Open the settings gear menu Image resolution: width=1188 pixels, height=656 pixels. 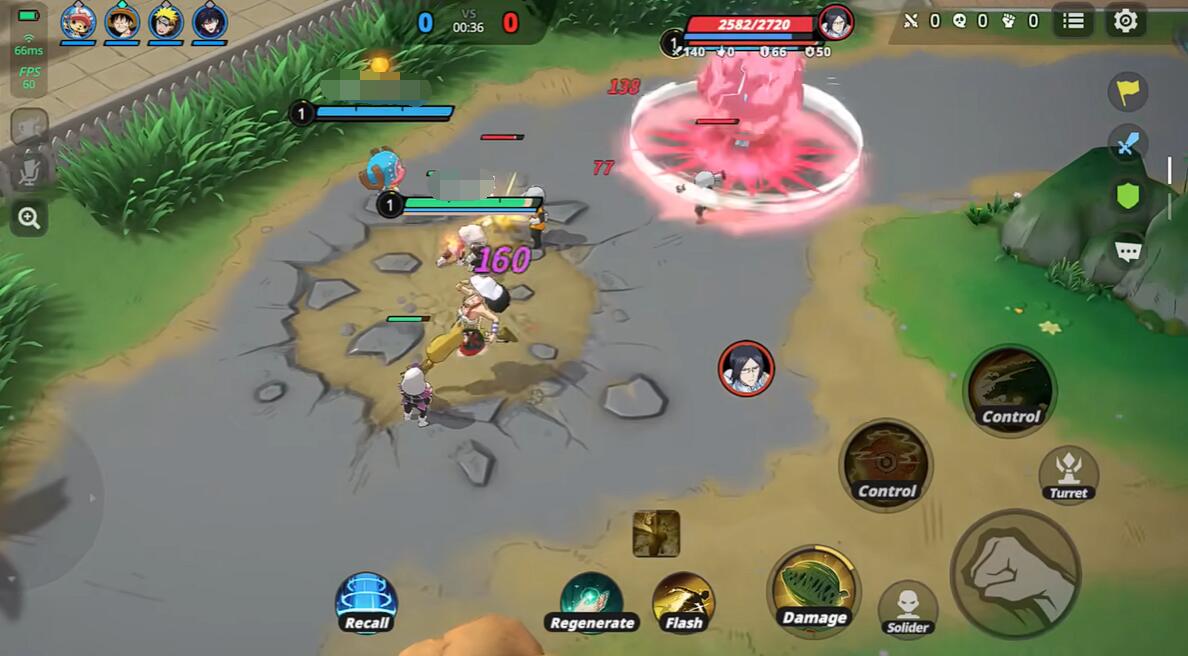pos(1125,21)
